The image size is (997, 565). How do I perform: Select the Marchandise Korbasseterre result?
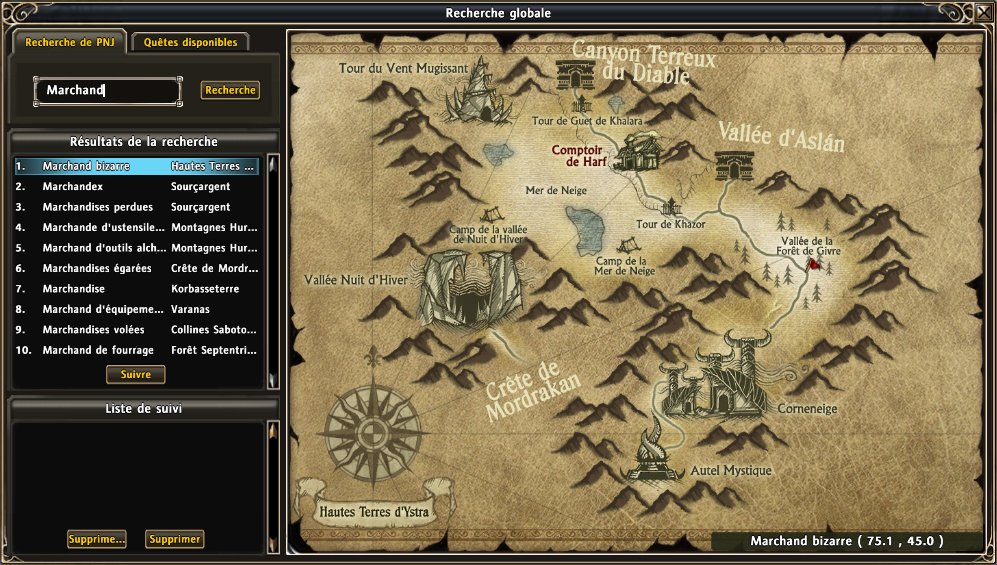click(136, 289)
